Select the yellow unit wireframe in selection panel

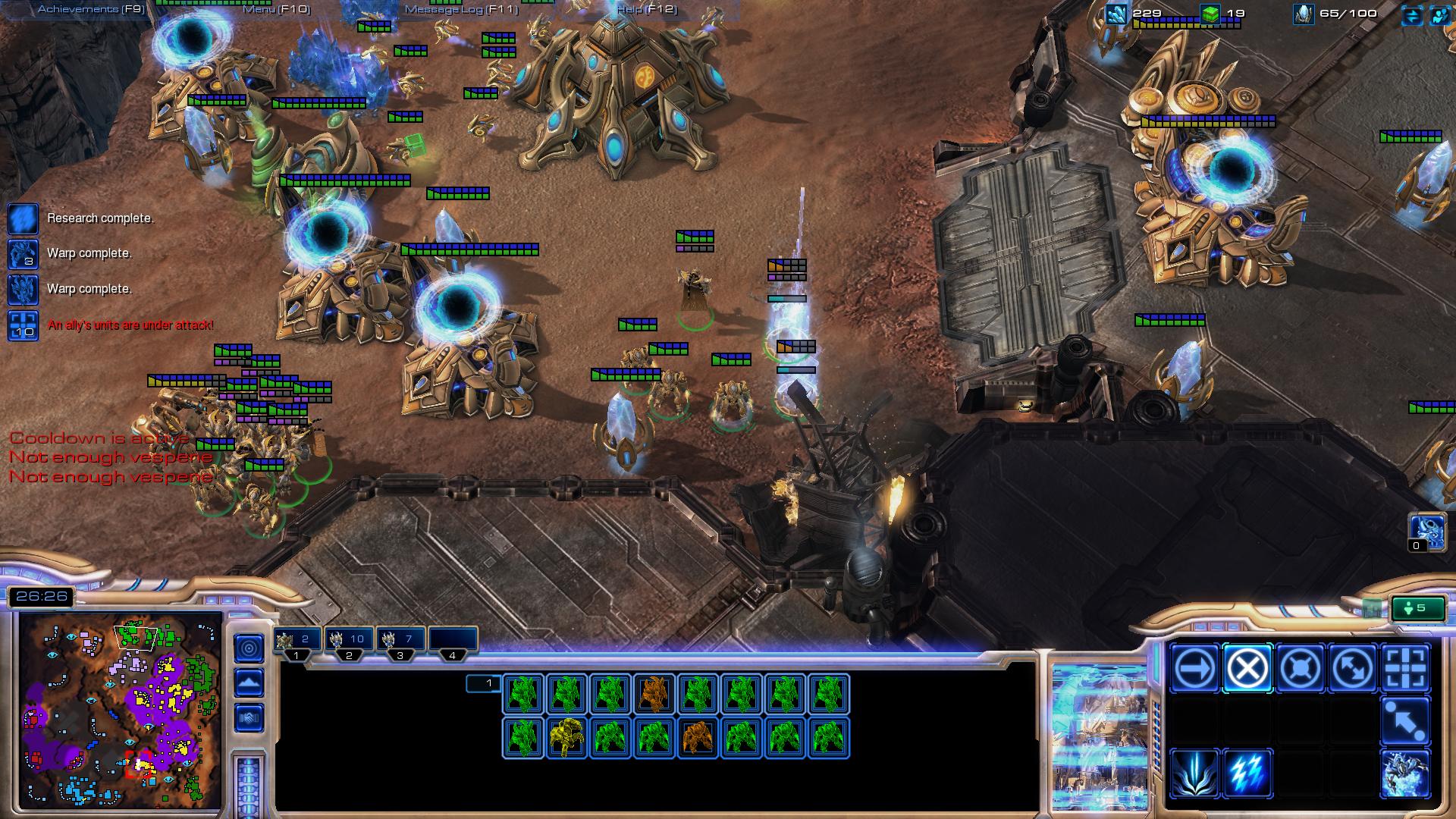tap(566, 737)
